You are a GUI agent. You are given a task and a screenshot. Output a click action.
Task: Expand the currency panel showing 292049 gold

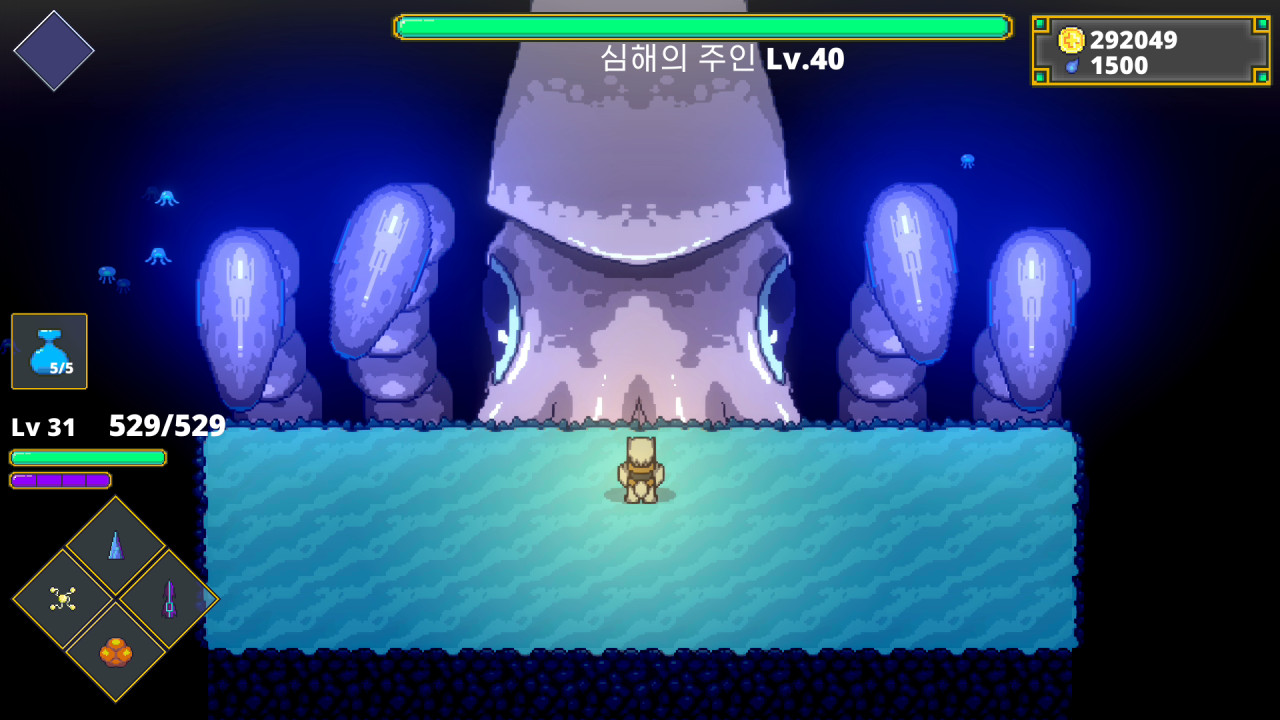click(x=1148, y=52)
